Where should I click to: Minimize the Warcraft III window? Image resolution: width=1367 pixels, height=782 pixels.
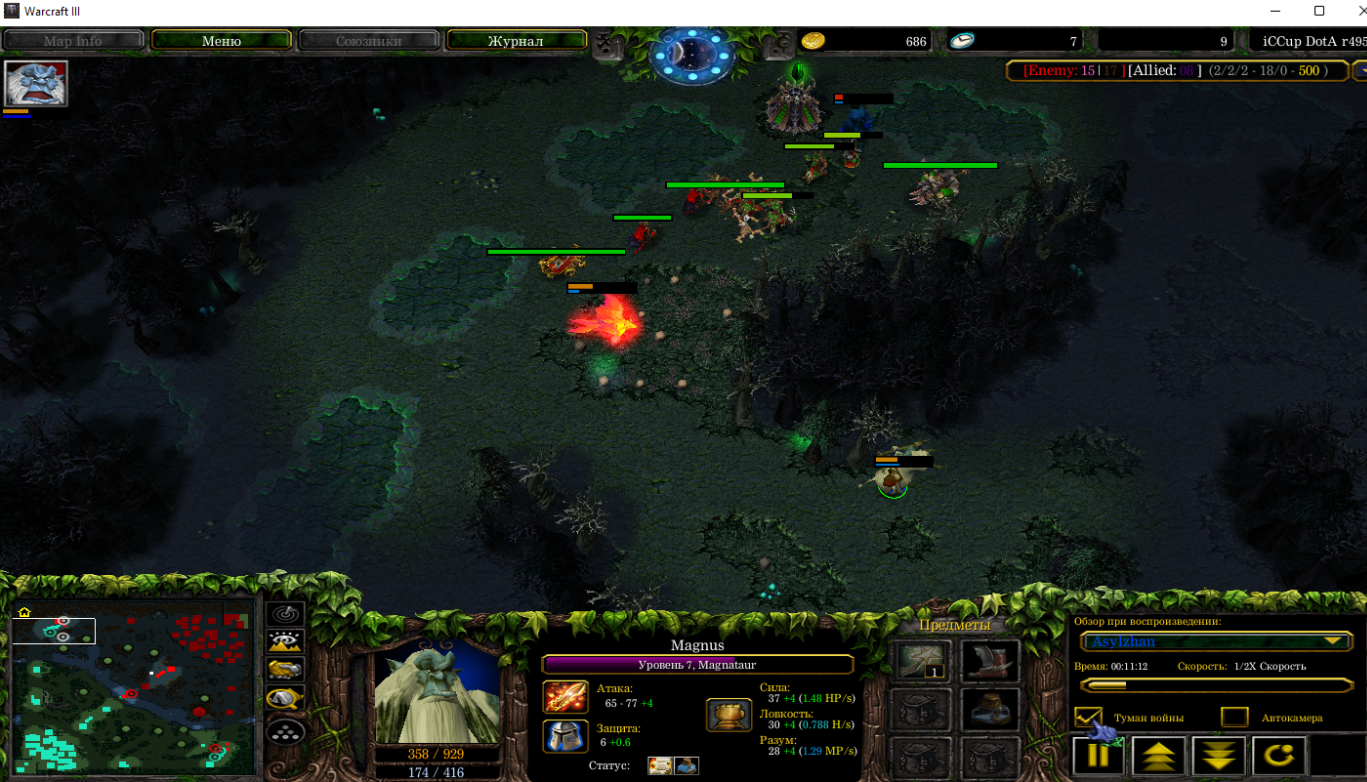pyautogui.click(x=1275, y=11)
